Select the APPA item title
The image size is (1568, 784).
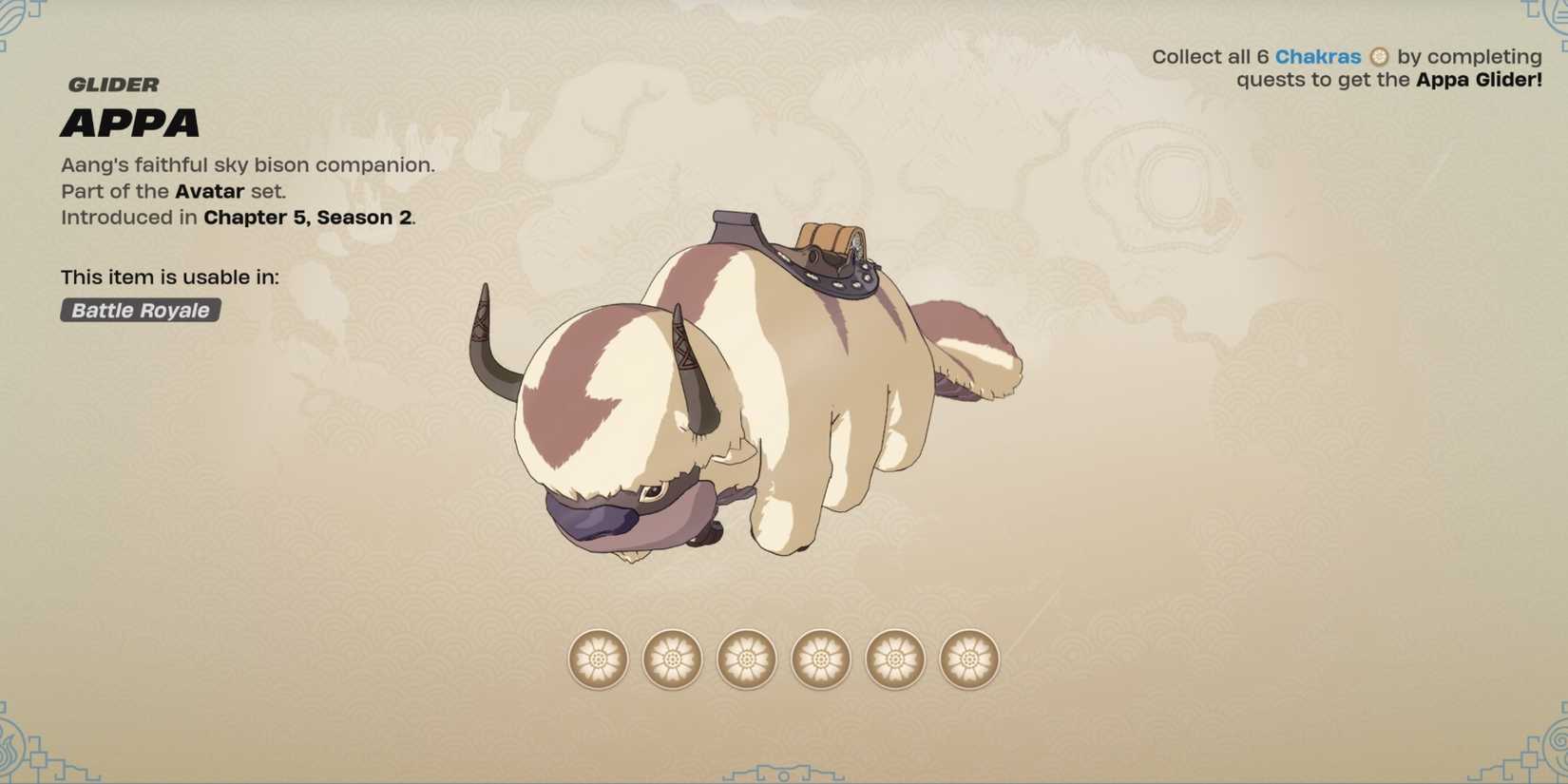130,123
